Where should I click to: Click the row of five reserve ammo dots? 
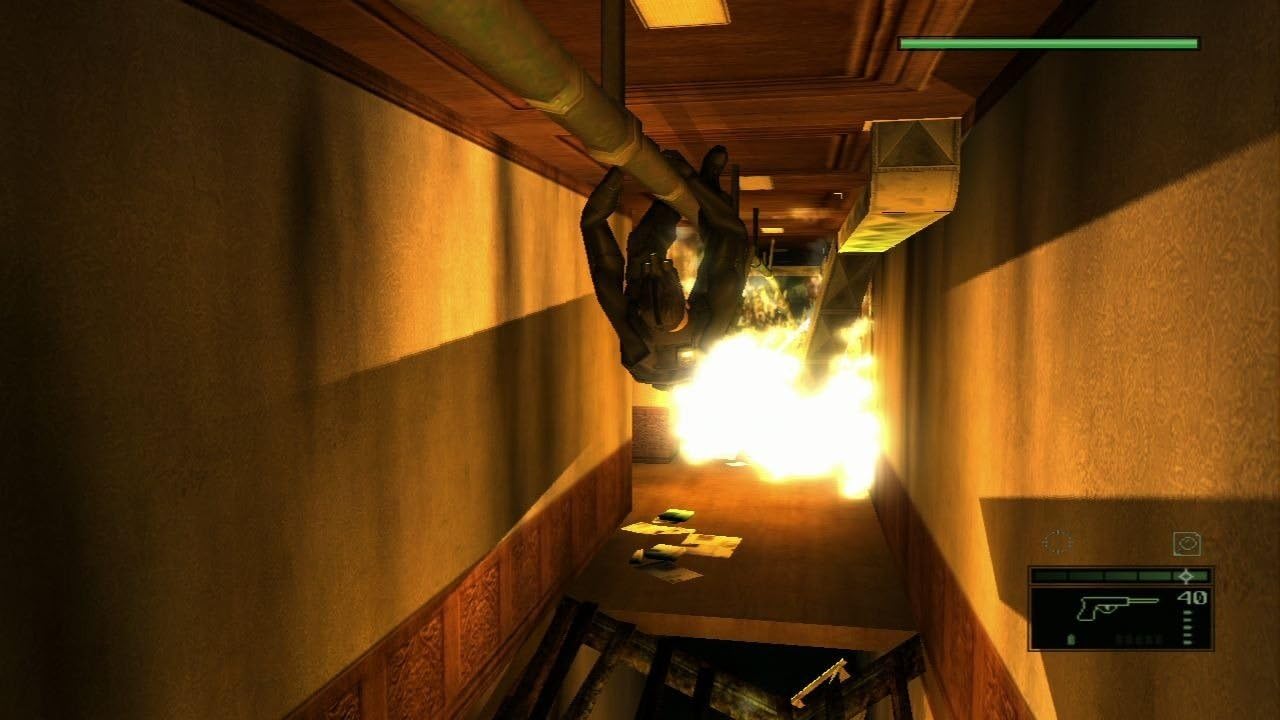pyautogui.click(x=1139, y=638)
